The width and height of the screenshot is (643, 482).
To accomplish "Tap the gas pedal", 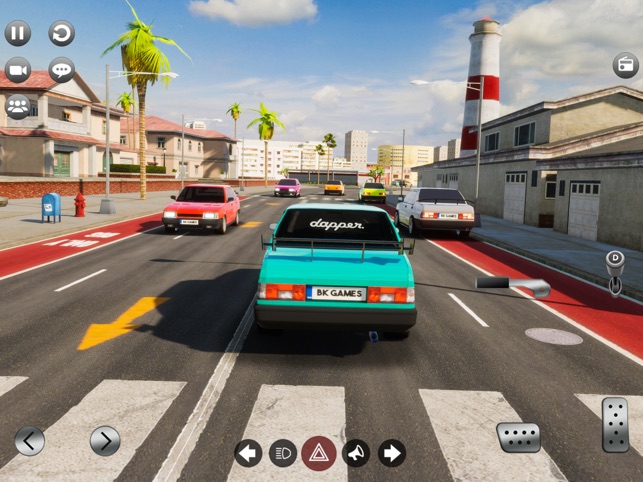I will [x=615, y=424].
